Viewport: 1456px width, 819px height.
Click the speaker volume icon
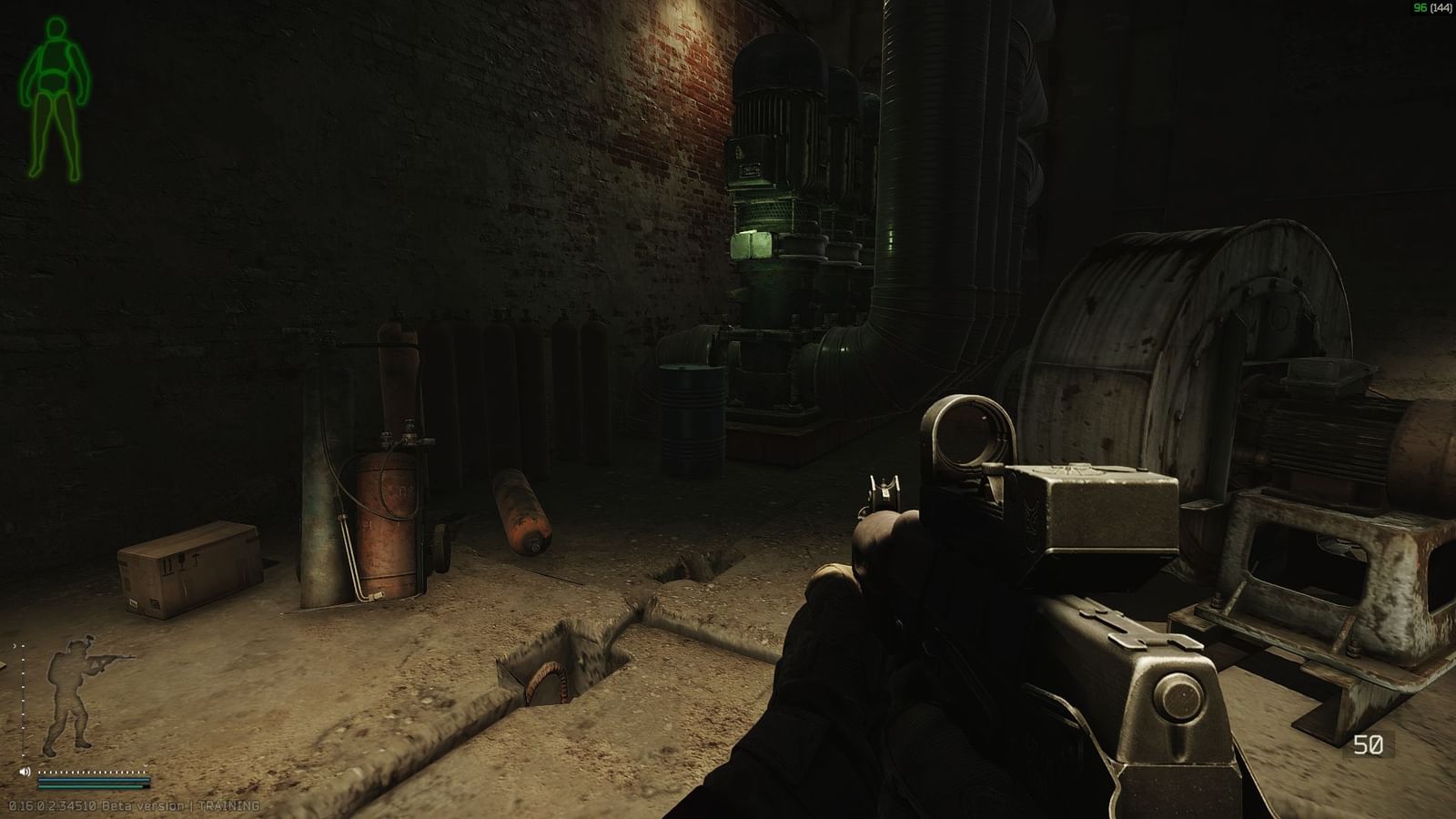click(25, 772)
